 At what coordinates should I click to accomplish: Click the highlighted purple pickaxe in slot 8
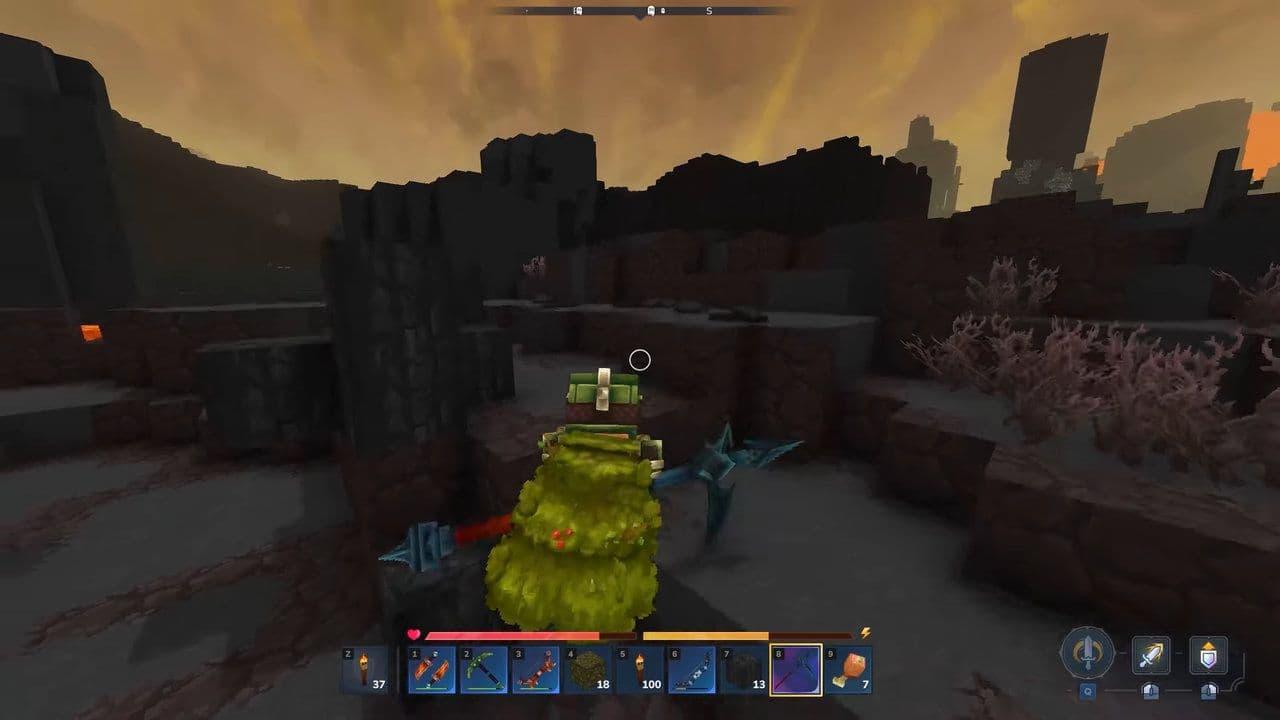tap(795, 669)
